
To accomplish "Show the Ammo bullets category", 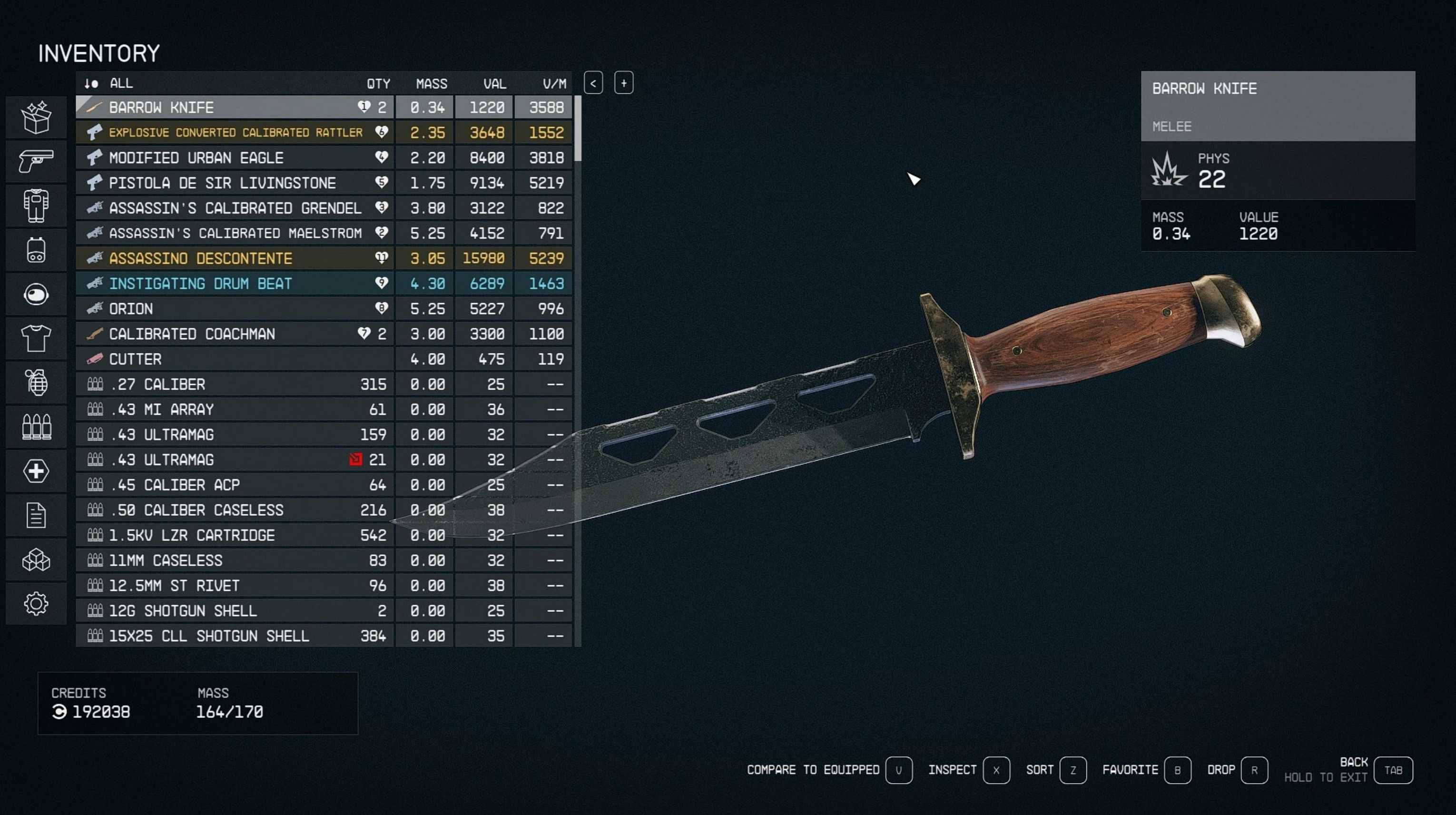I will click(36, 427).
